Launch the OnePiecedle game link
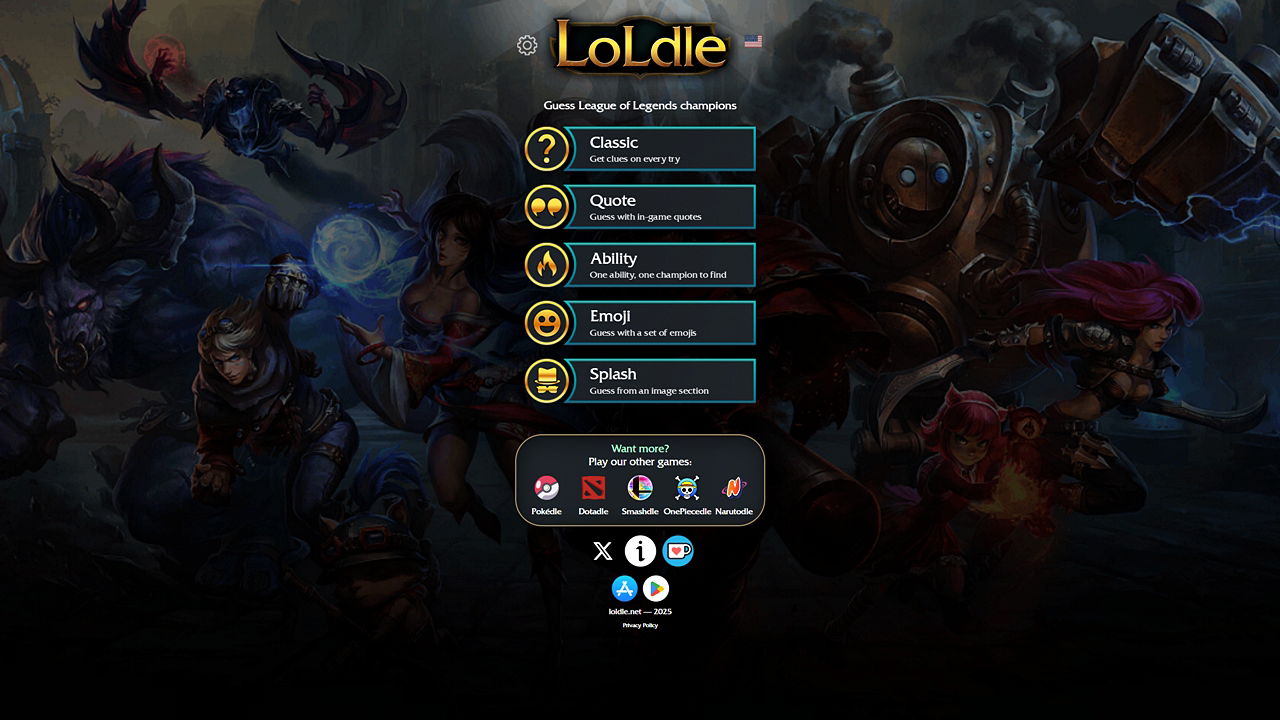Image resolution: width=1280 pixels, height=720 pixels. click(687, 494)
